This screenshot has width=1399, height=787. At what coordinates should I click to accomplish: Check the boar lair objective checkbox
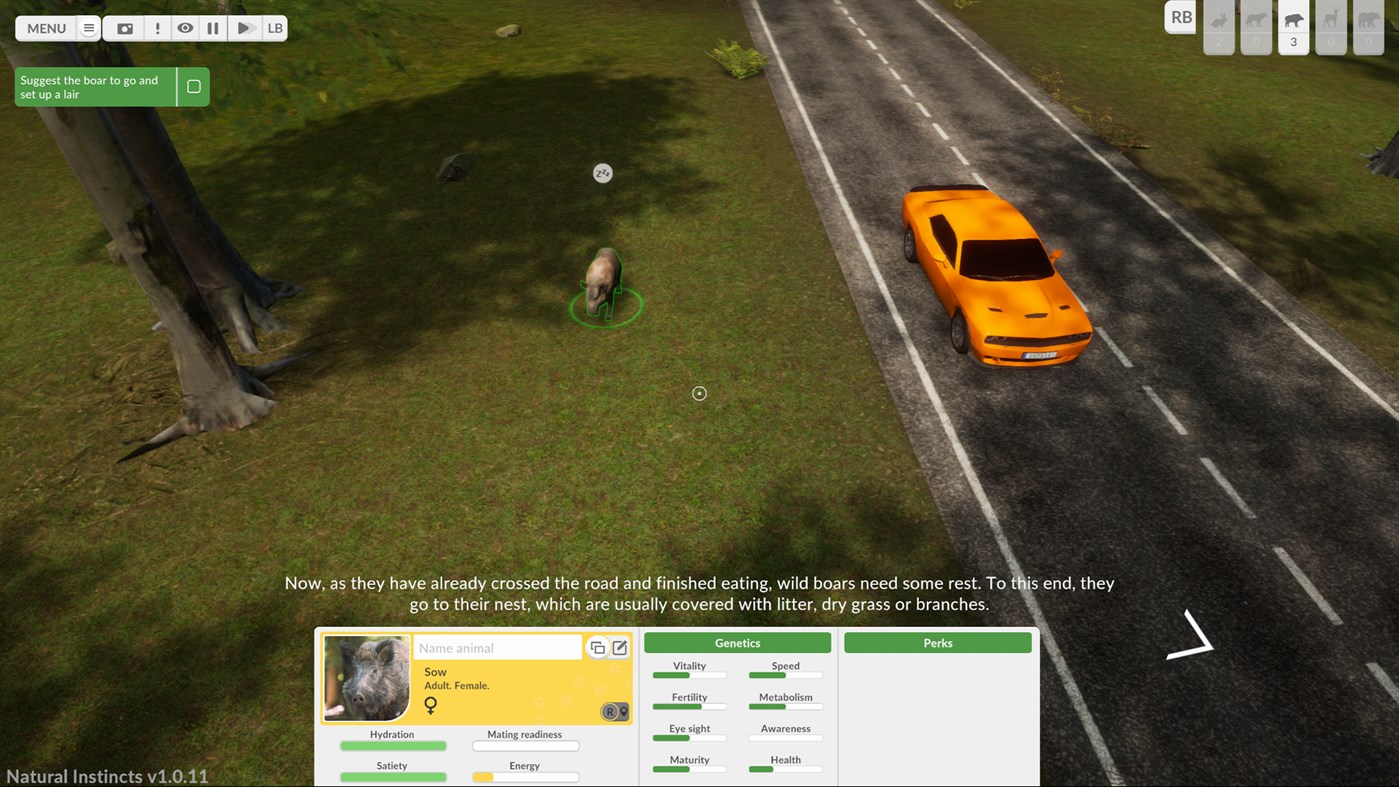tap(193, 87)
